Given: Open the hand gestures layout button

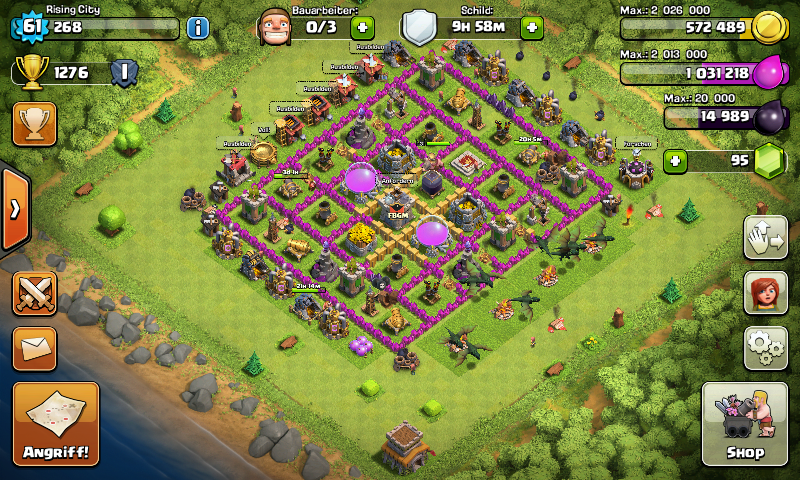Looking at the screenshot, I should coord(765,236).
